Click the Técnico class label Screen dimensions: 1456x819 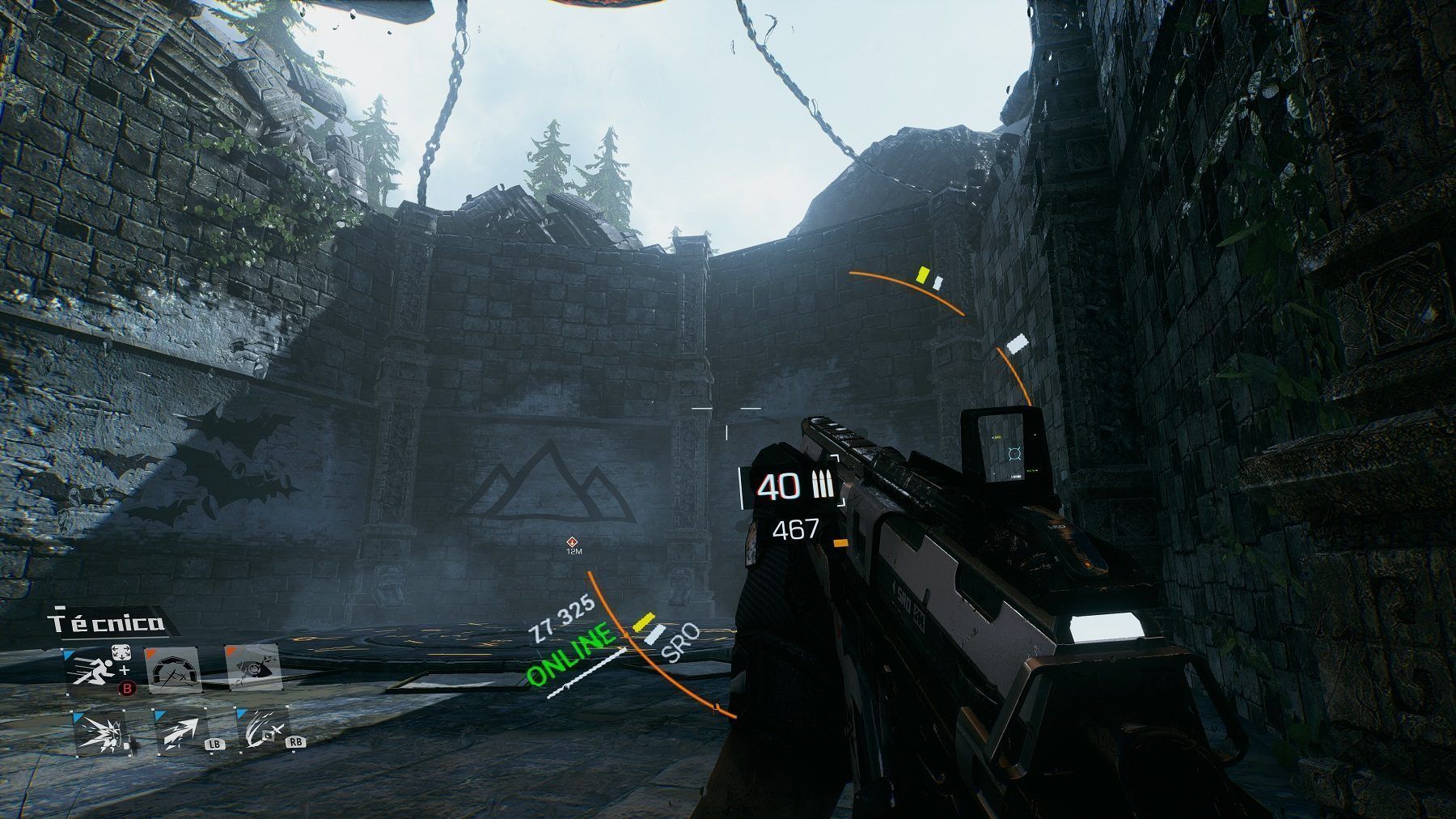click(105, 623)
